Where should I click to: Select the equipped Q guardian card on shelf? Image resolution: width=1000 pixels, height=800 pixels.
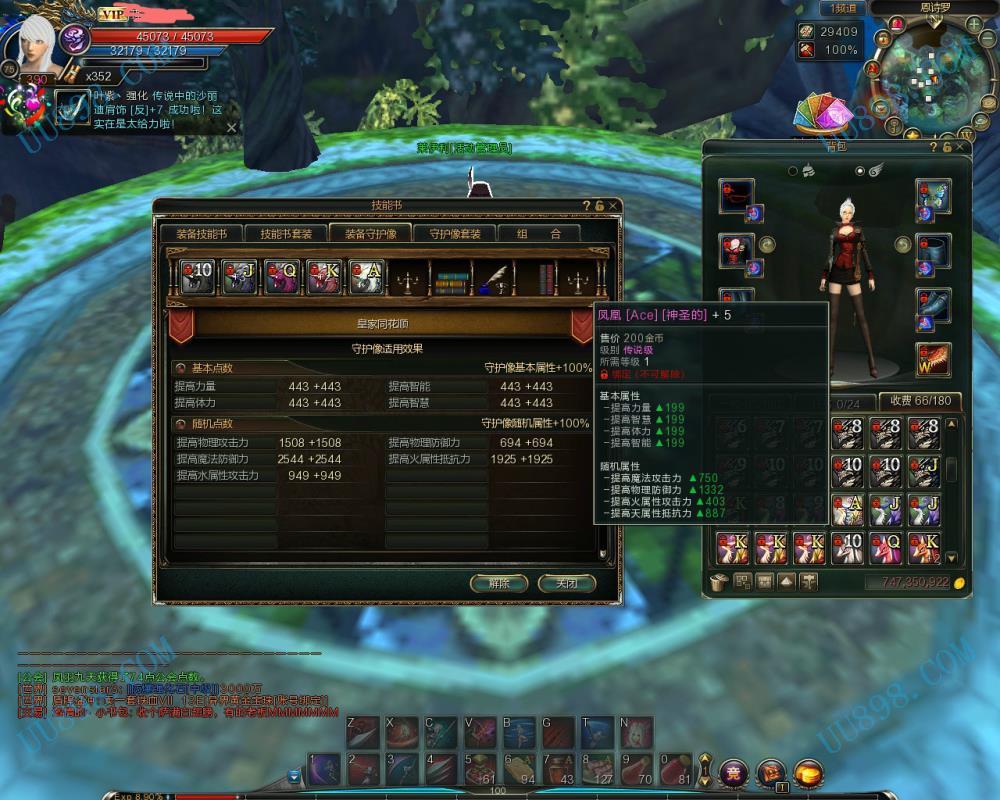click(282, 275)
